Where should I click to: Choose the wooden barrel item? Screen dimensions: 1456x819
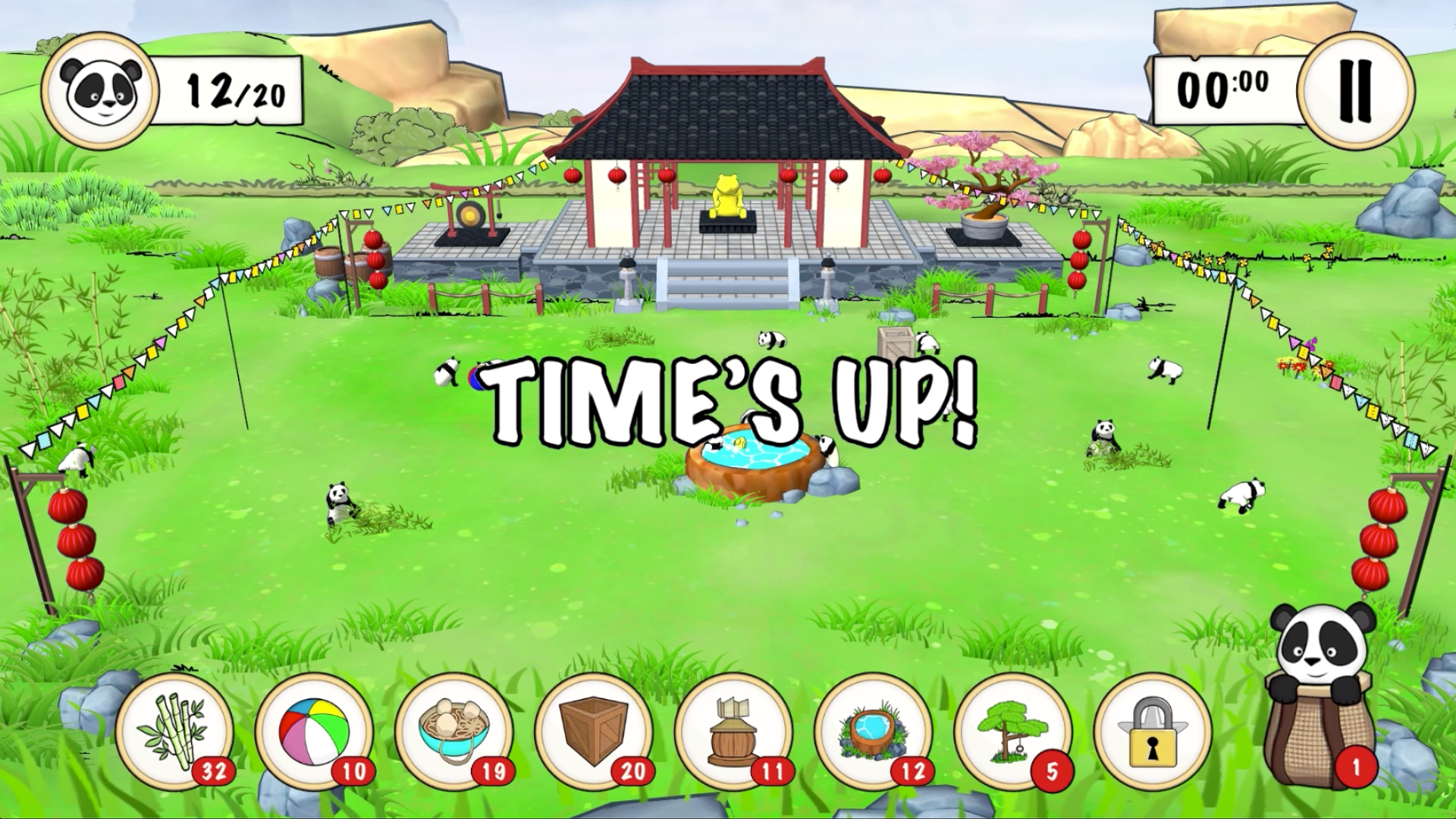(x=733, y=731)
